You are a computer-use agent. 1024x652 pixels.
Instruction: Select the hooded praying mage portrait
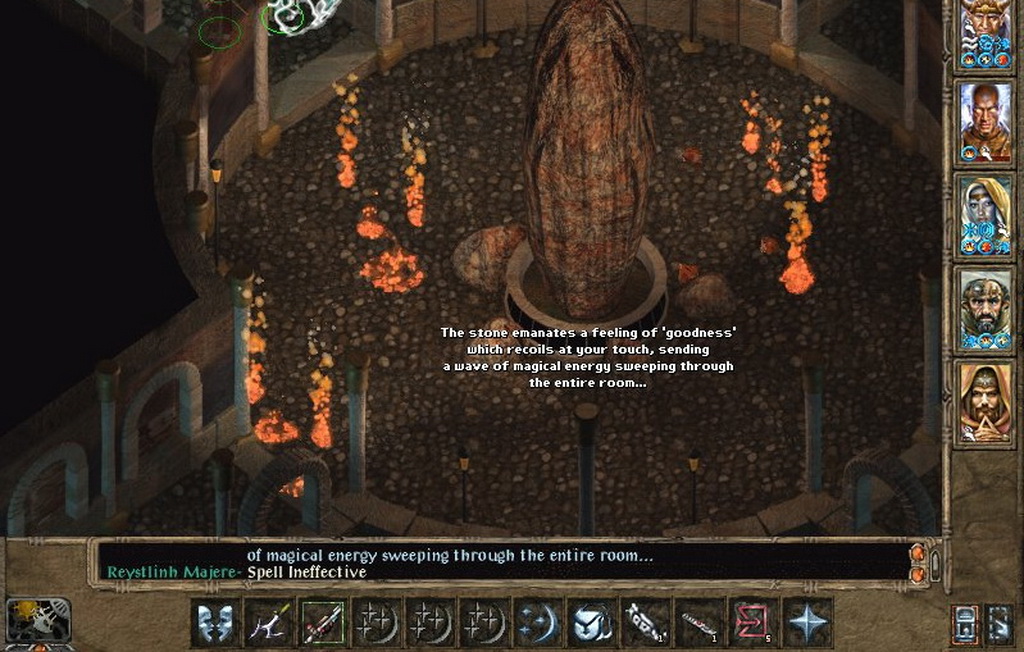[985, 401]
